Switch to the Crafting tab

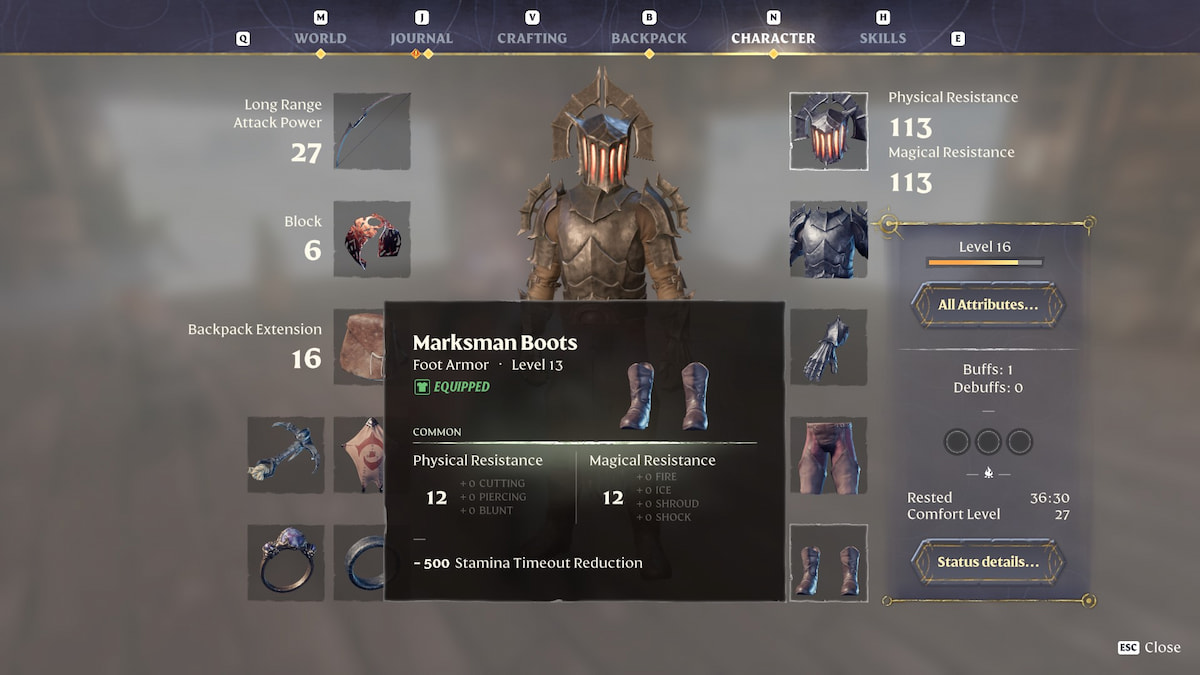click(532, 38)
